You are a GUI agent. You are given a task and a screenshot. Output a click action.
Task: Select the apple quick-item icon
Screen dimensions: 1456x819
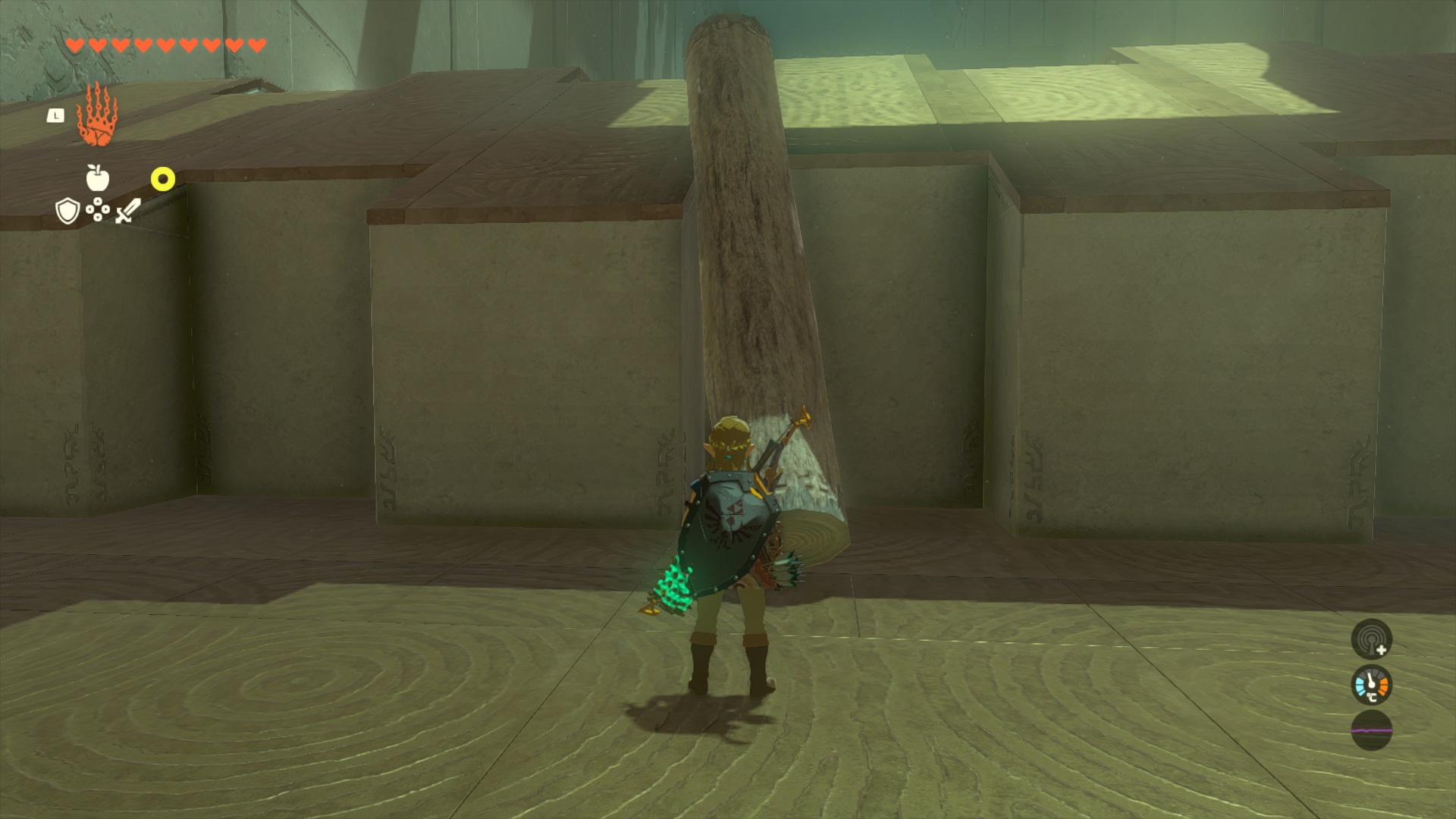98,178
